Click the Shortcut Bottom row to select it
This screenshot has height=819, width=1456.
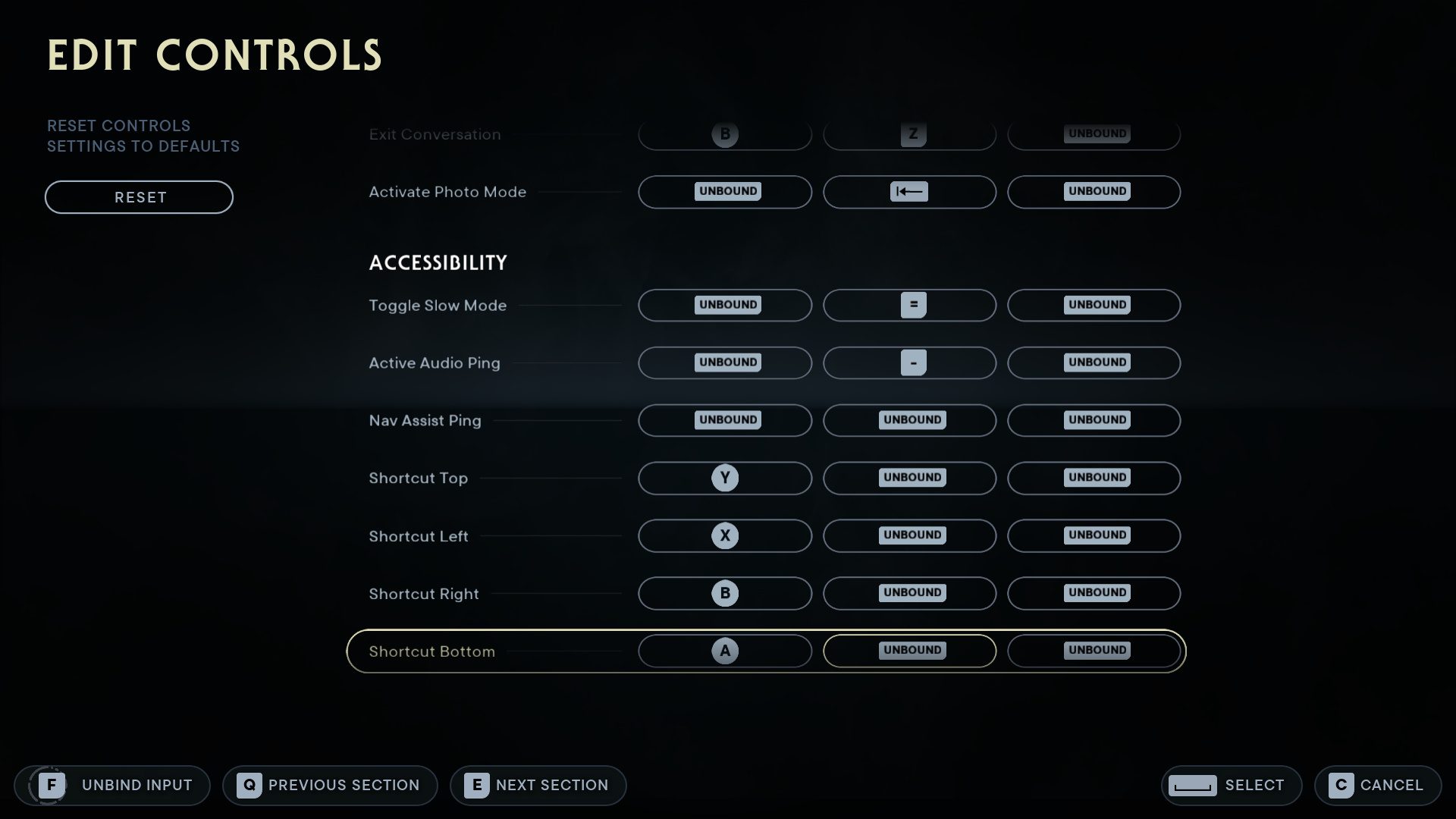pyautogui.click(x=431, y=651)
